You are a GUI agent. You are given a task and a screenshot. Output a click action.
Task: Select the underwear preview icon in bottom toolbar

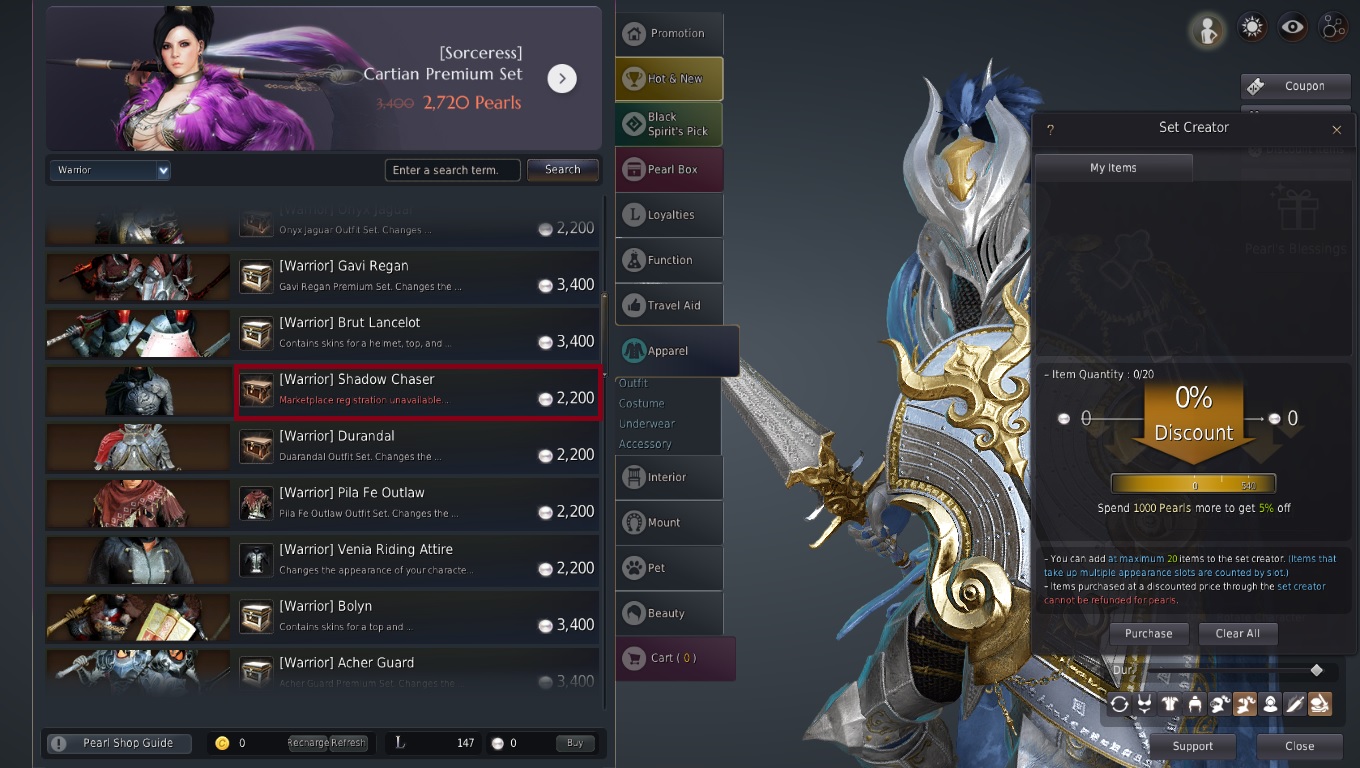[x=1144, y=704]
